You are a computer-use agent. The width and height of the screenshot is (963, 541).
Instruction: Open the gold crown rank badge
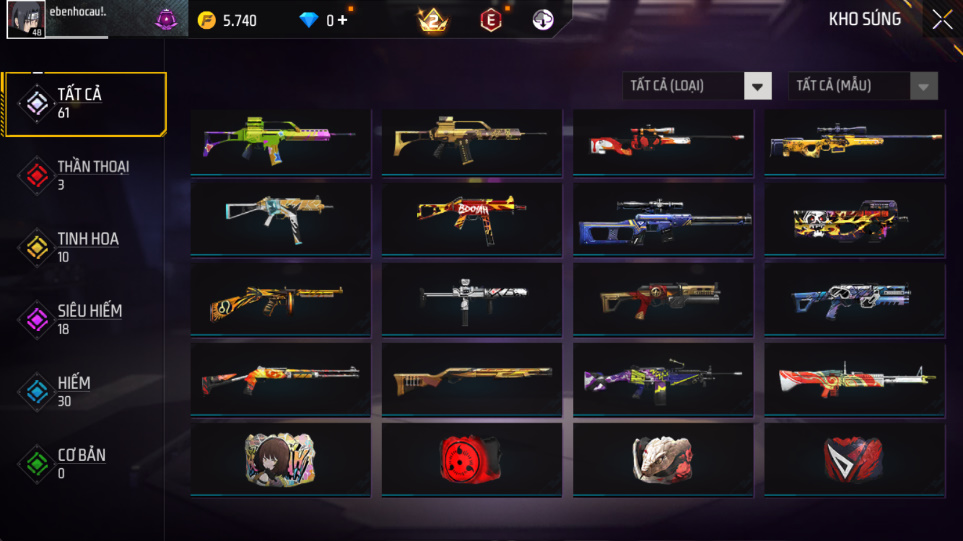(x=433, y=20)
